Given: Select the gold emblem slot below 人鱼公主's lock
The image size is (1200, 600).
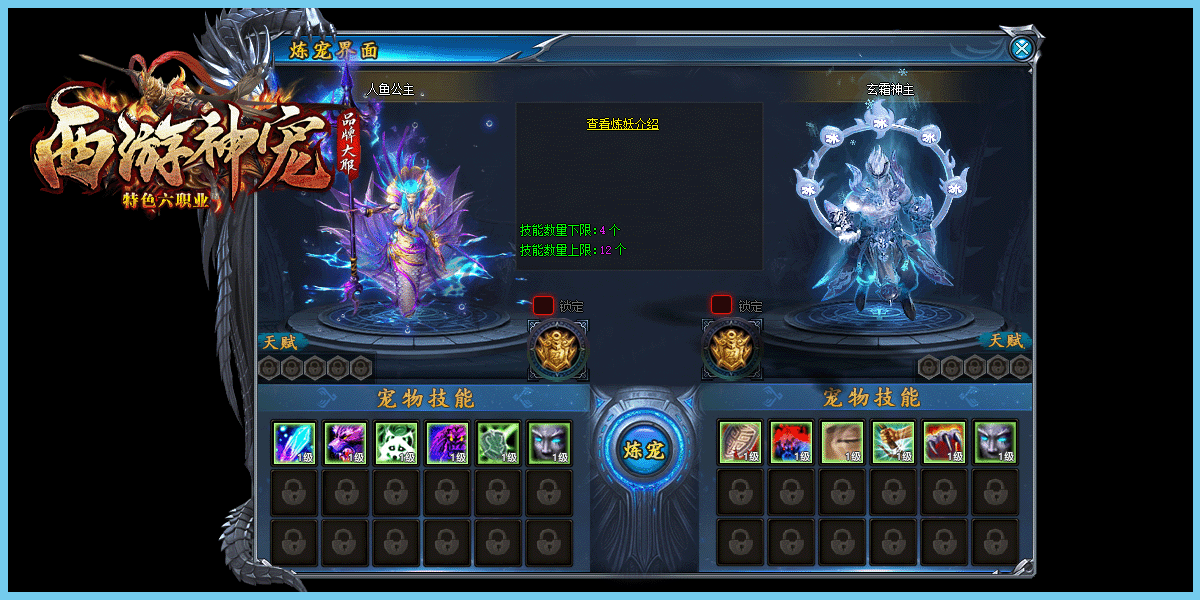Looking at the screenshot, I should point(557,349).
